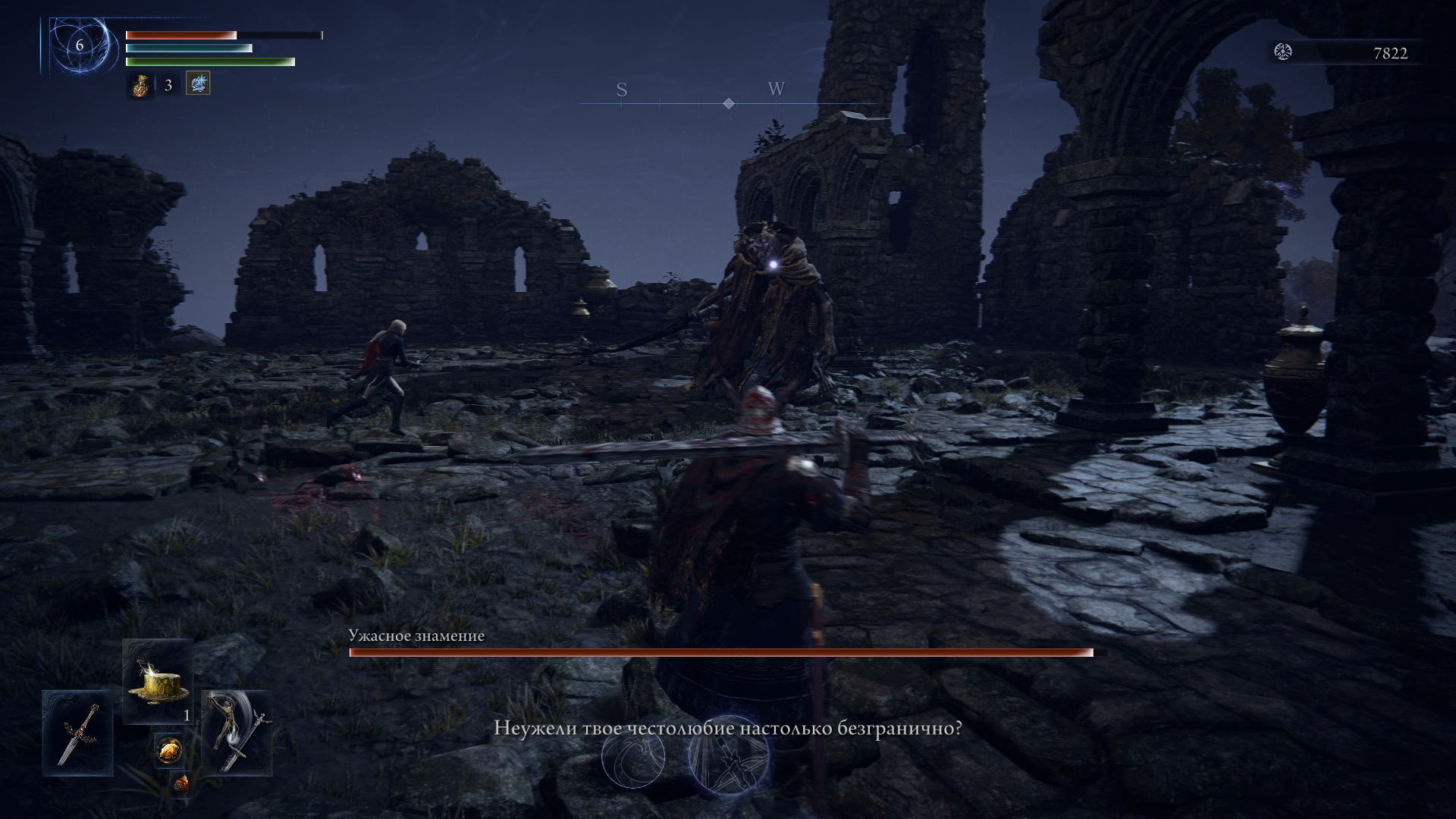Image resolution: width=1456 pixels, height=819 pixels.
Task: Use the golden healing flask
Action: (140, 86)
